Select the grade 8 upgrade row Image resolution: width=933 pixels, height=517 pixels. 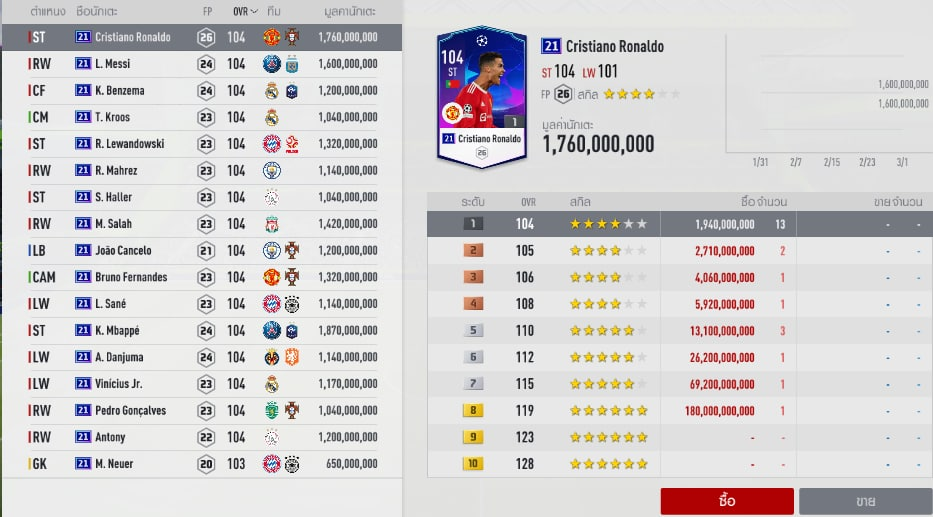pyautogui.click(x=679, y=410)
